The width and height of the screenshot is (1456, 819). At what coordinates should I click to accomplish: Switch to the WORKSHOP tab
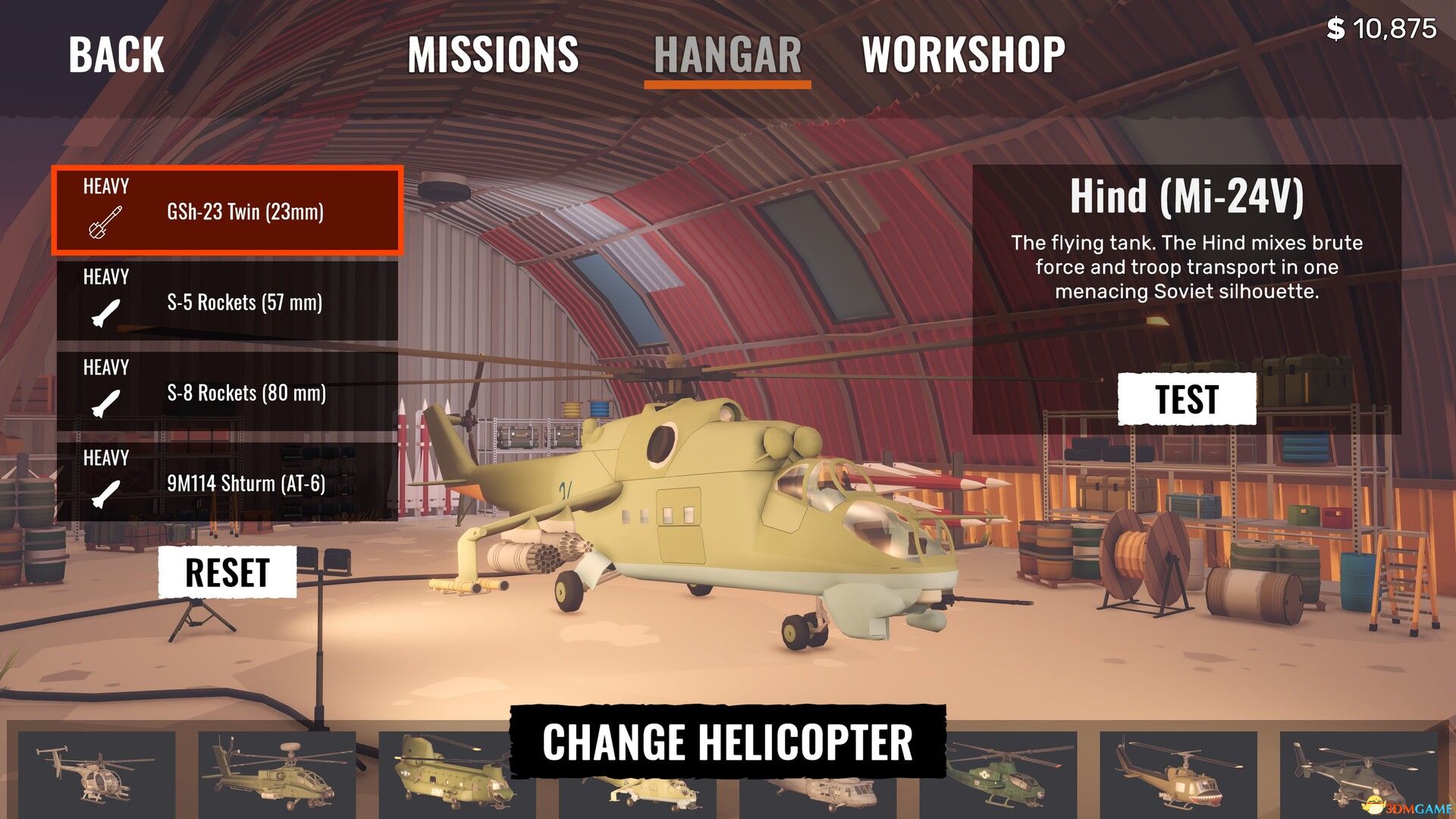[x=963, y=55]
